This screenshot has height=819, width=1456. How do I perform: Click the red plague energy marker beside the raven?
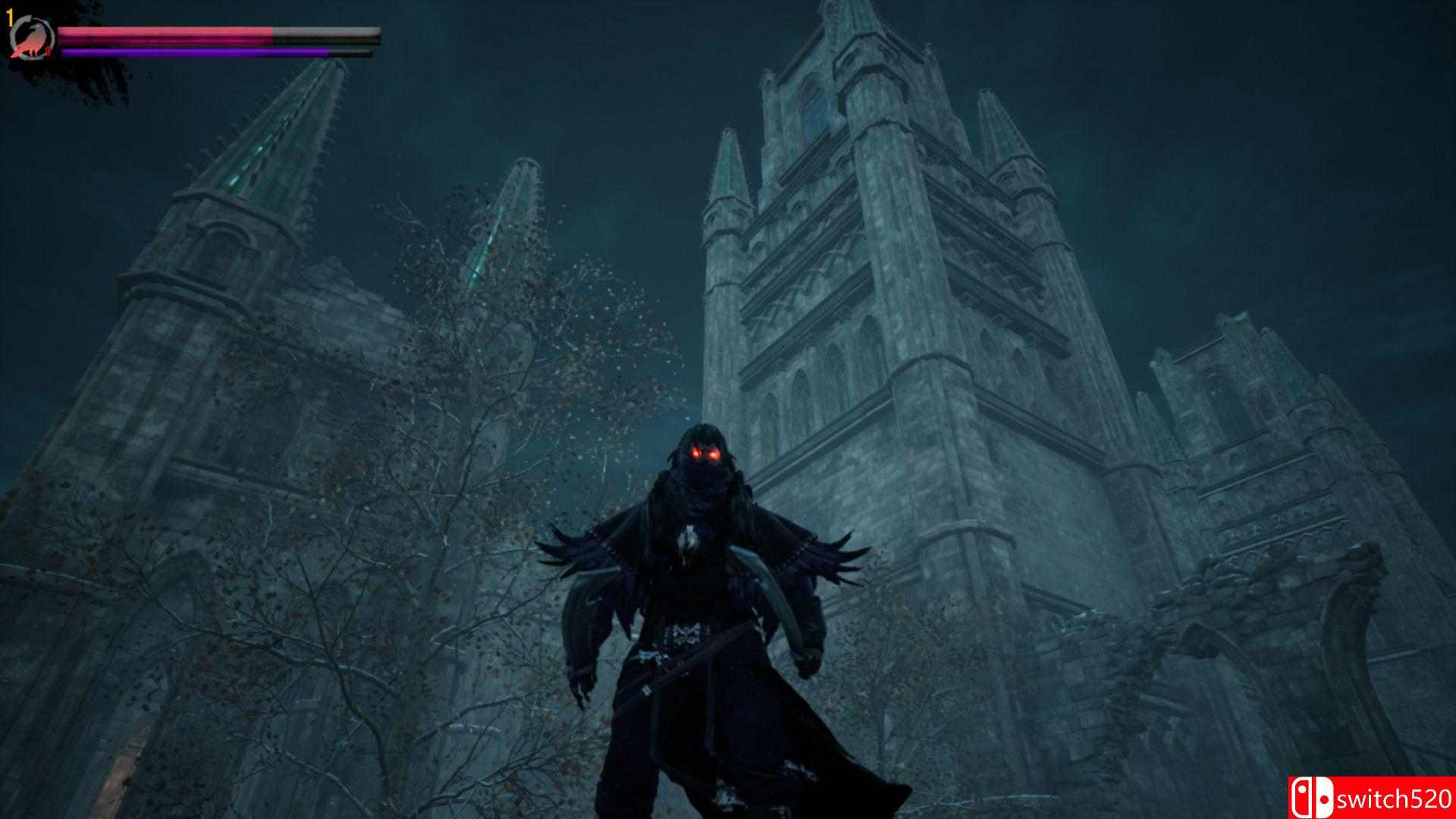tap(47, 50)
